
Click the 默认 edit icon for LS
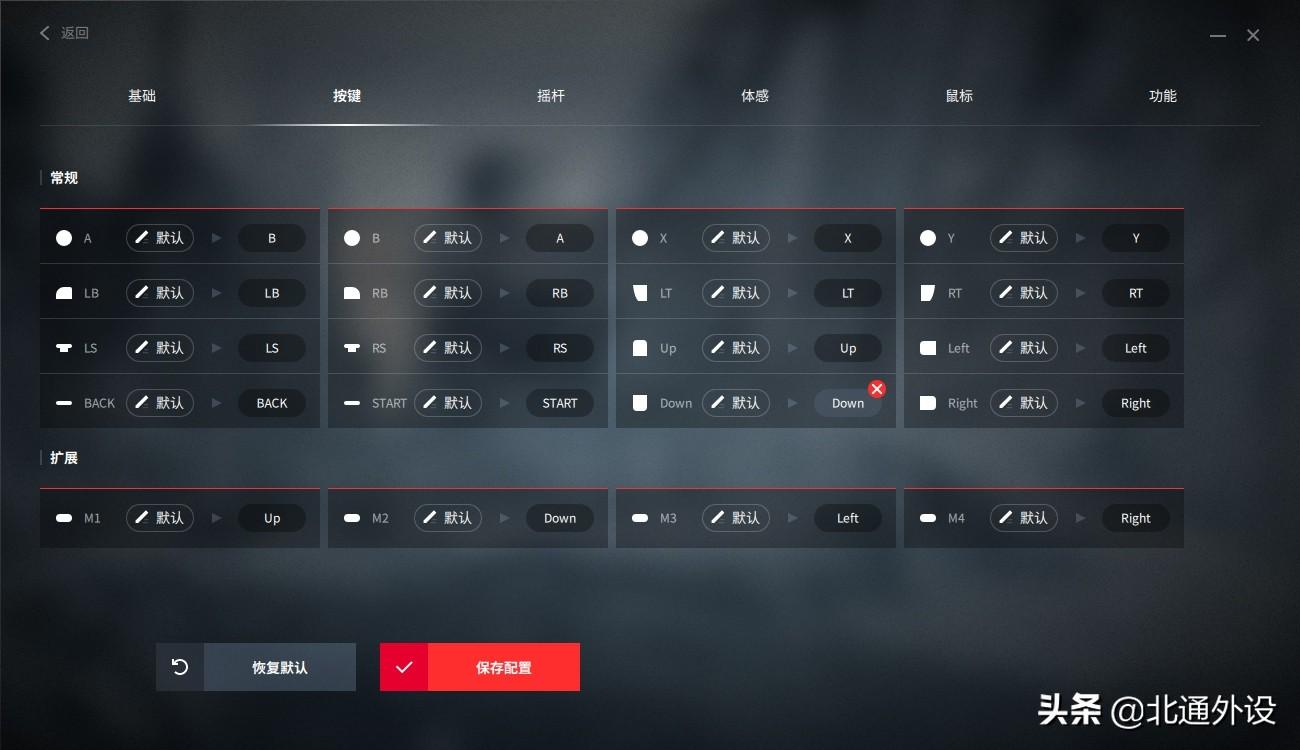tap(159, 347)
